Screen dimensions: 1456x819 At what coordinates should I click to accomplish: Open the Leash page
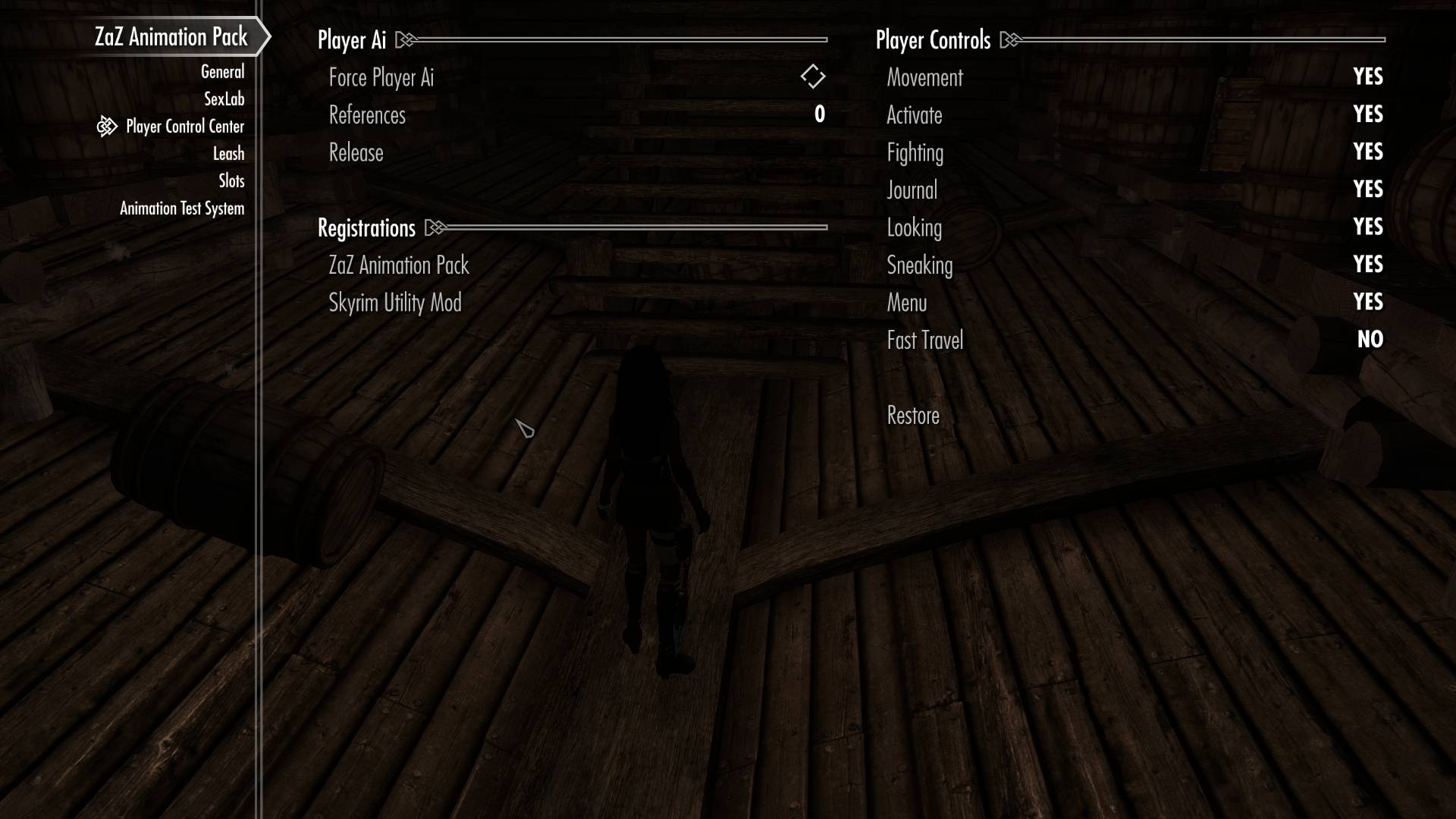[x=229, y=153]
